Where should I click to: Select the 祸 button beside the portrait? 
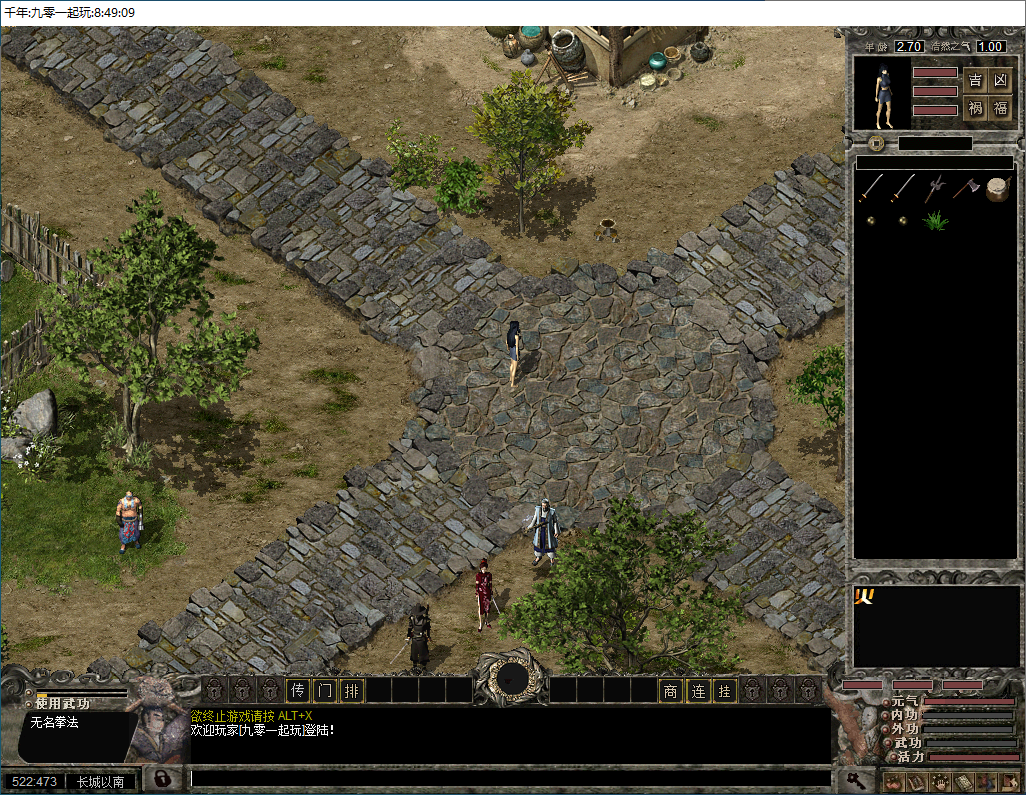coord(975,108)
